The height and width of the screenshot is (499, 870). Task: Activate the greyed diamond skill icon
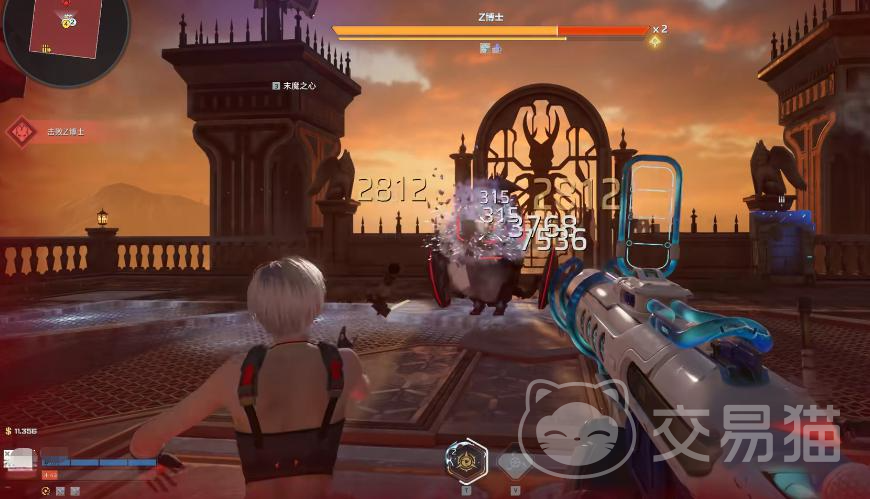514,462
